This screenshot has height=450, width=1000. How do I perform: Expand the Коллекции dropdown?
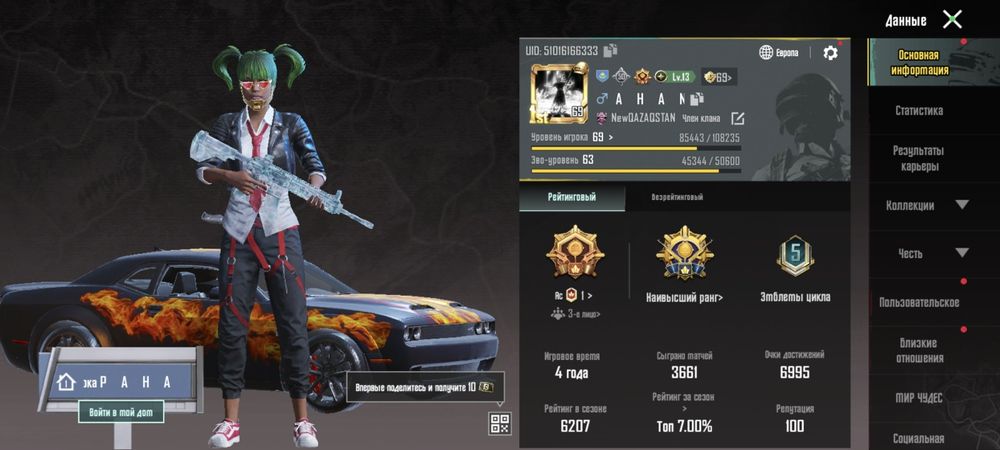tap(925, 205)
